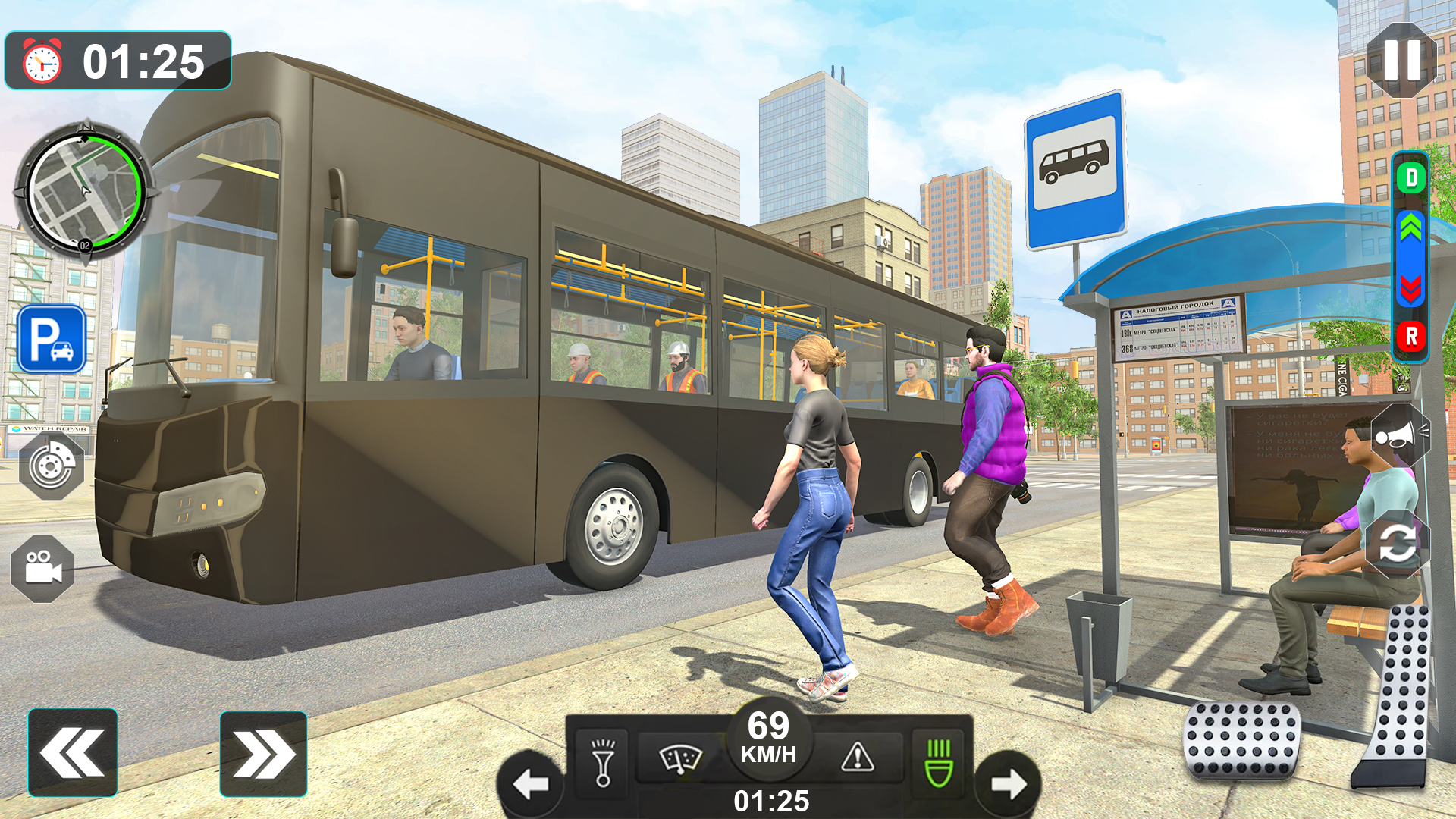This screenshot has width=1456, height=819.
Task: Turn on the windshield wipers
Action: click(x=680, y=758)
